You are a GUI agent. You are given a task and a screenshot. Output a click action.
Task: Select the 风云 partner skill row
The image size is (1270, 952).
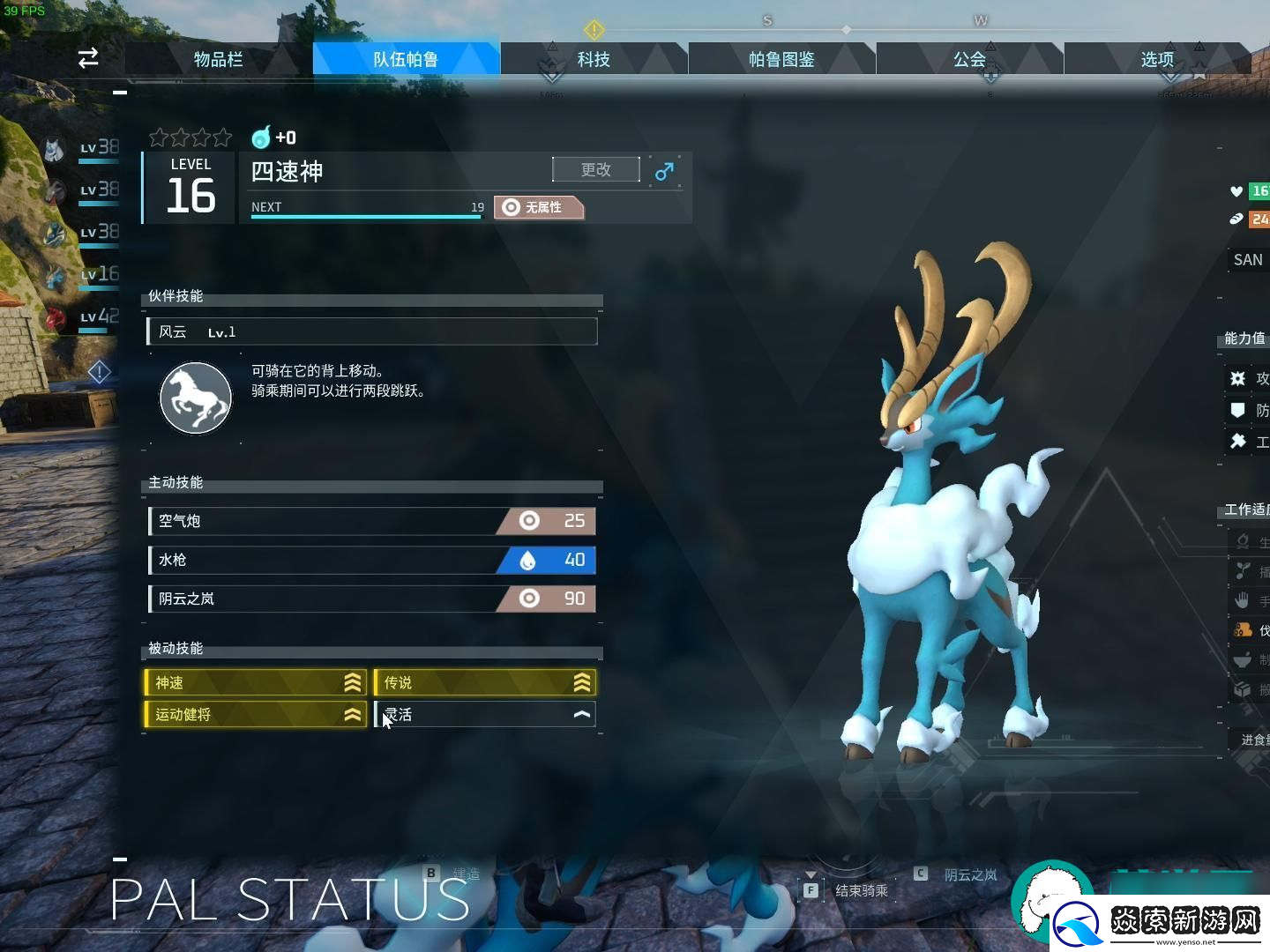[371, 331]
